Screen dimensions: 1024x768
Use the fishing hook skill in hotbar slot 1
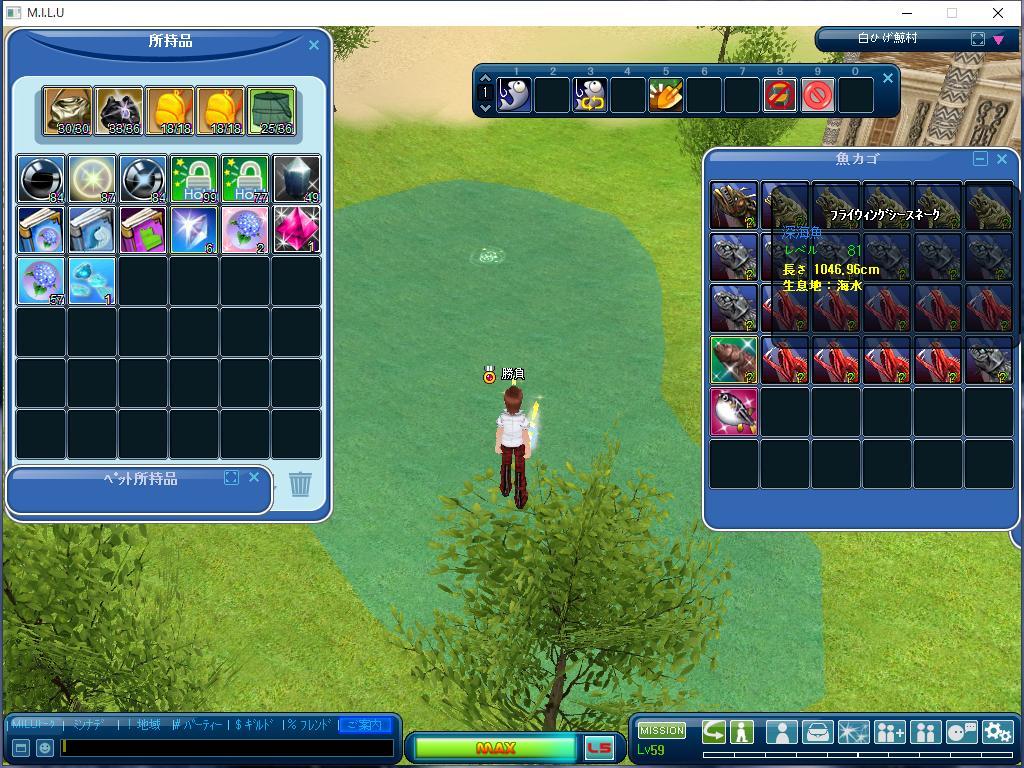pos(514,96)
